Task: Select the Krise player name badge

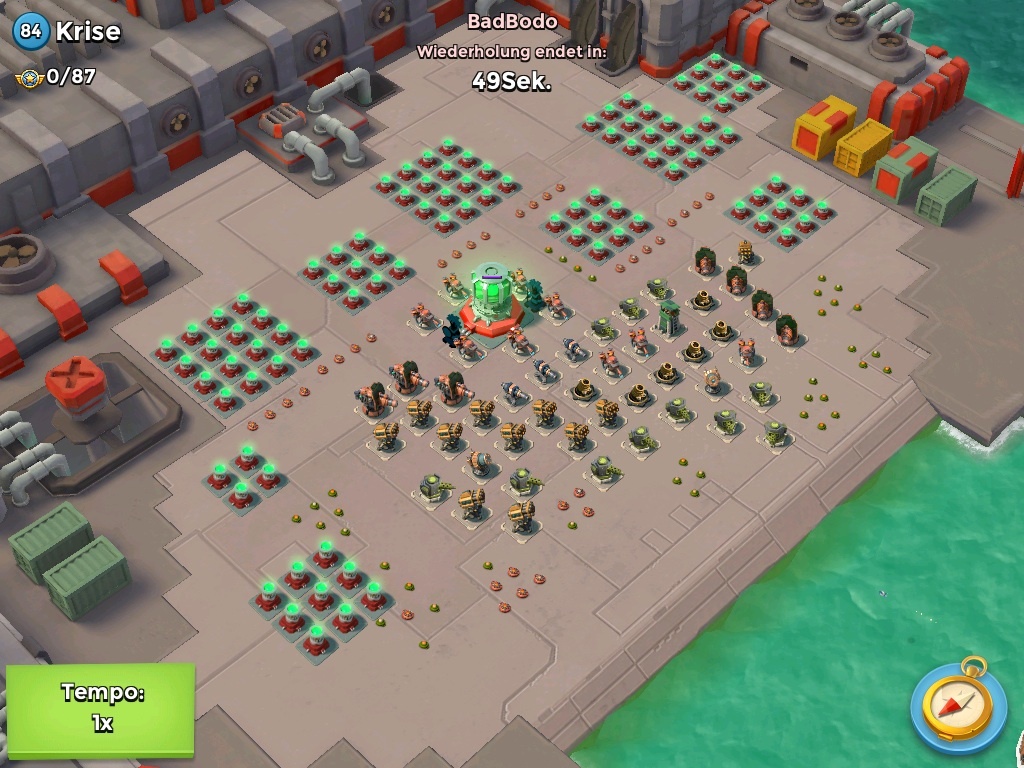Action: pyautogui.click(x=68, y=31)
